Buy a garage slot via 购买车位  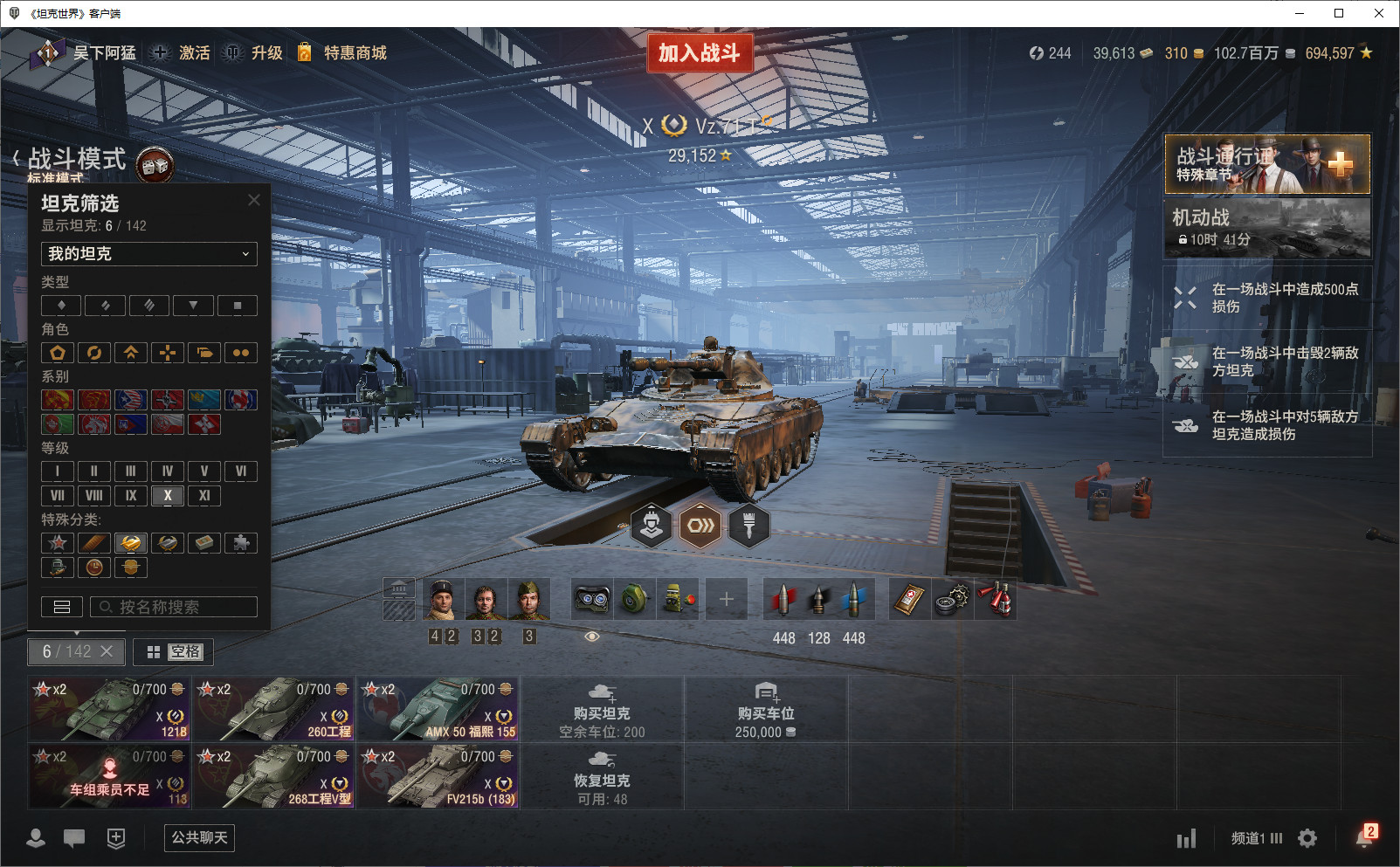coord(765,708)
